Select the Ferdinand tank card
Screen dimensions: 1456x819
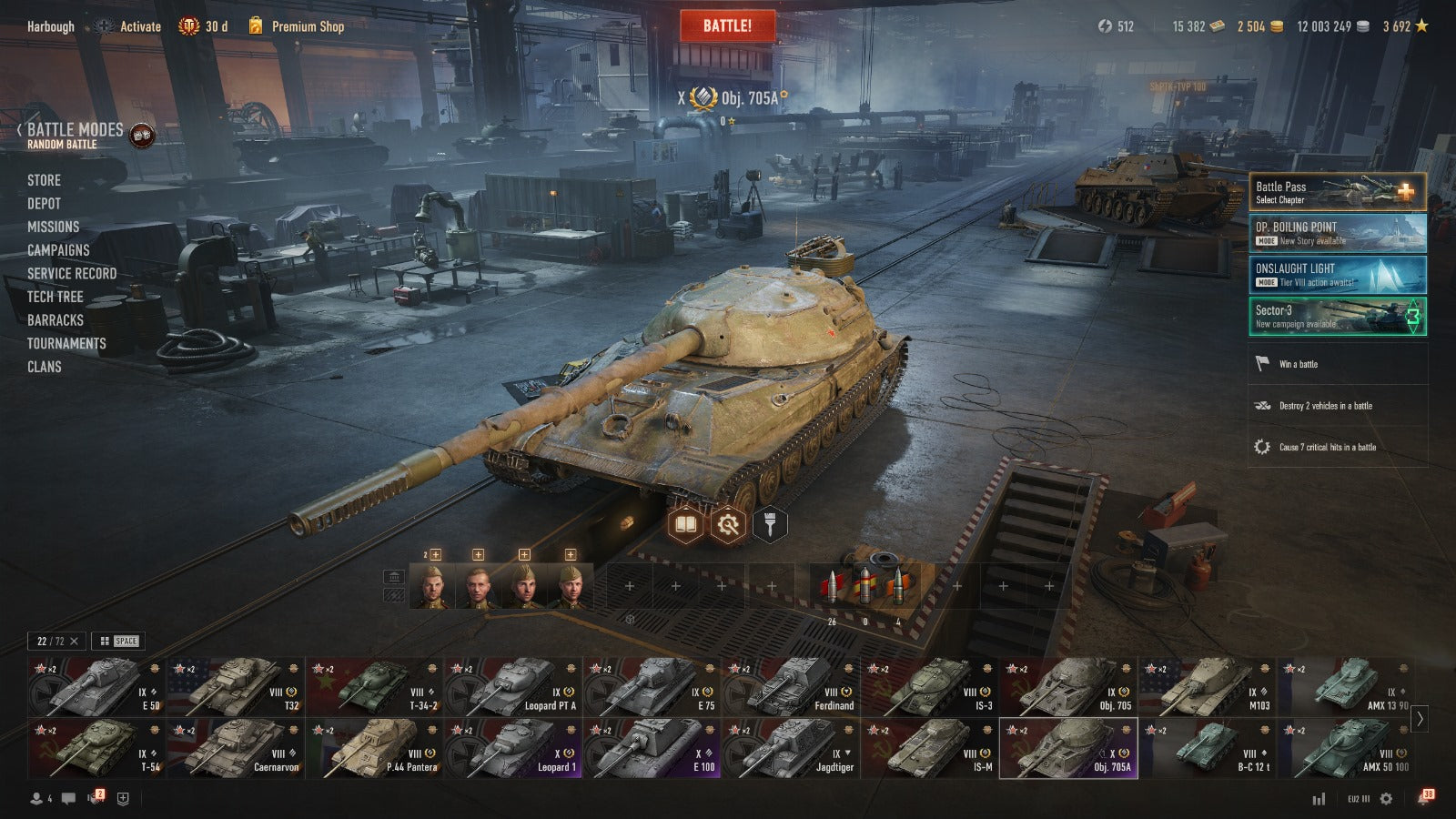pyautogui.click(x=790, y=686)
